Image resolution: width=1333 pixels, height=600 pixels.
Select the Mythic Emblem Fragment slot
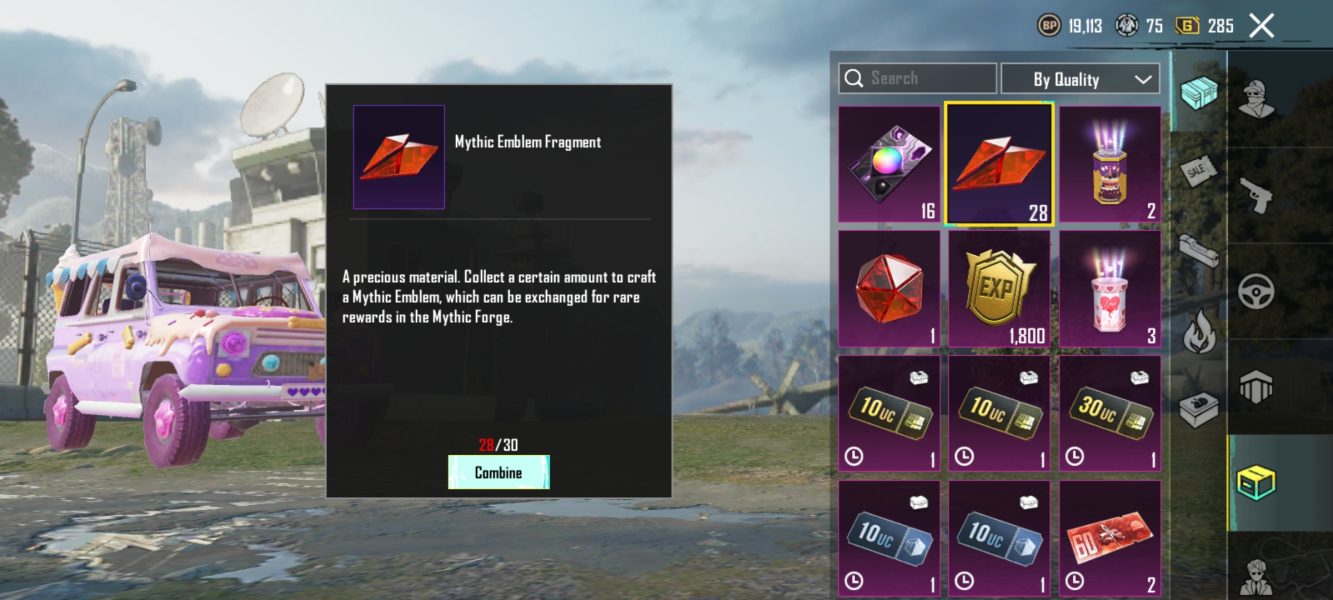tap(999, 164)
